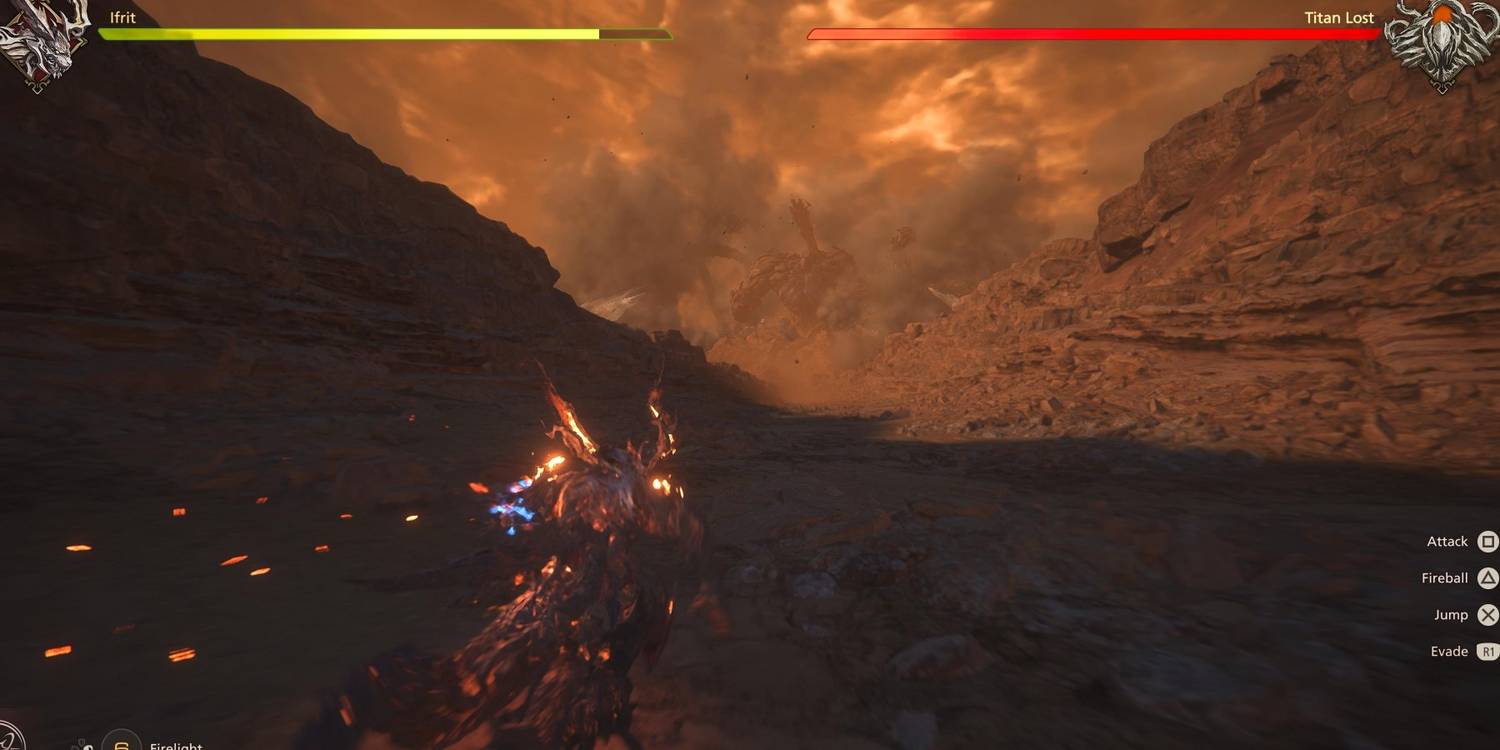The image size is (1500, 750).
Task: Click the Titan figure within the dust cloud
Action: coord(790,270)
